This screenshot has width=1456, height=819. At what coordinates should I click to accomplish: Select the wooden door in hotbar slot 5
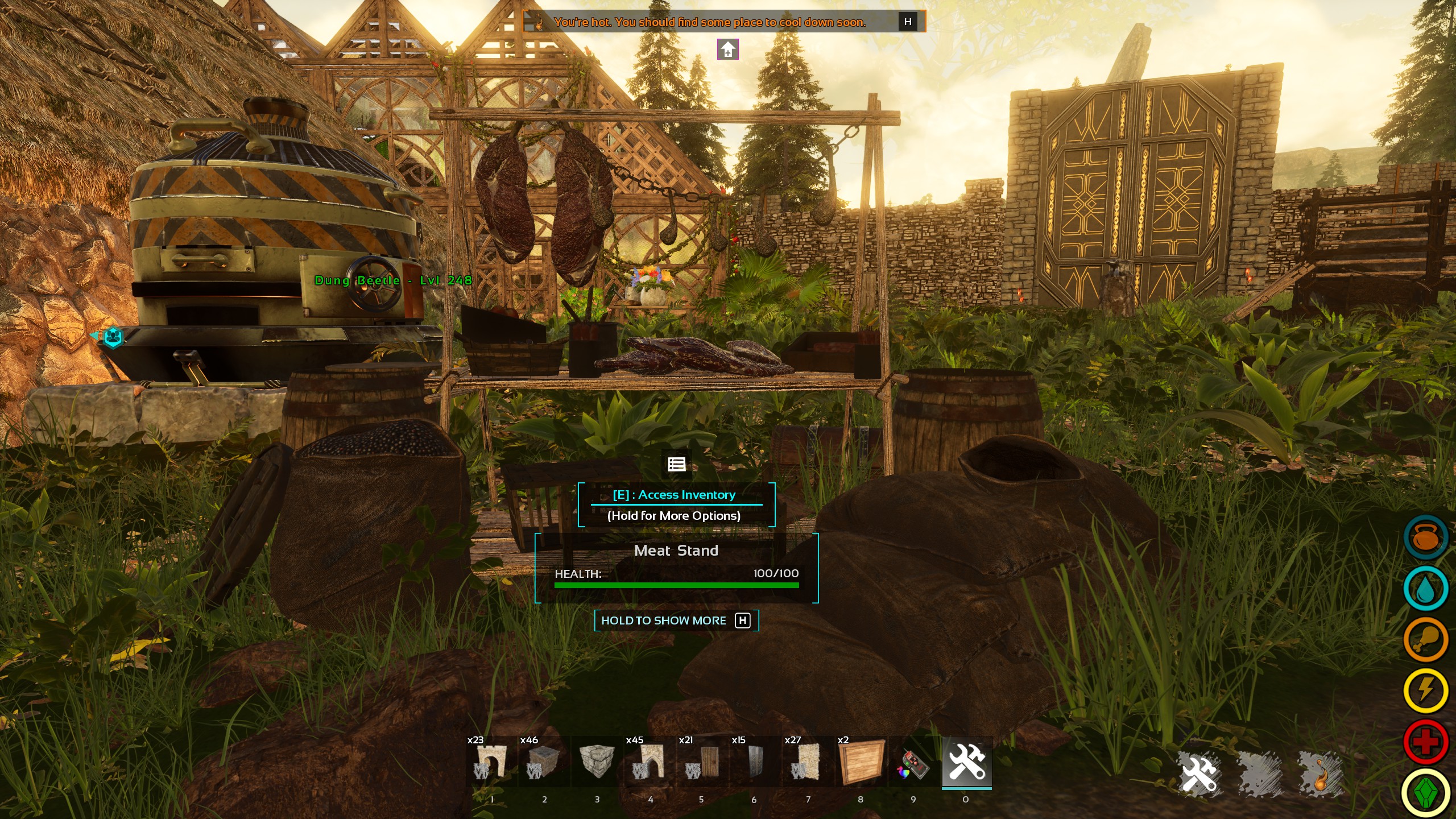[702, 763]
